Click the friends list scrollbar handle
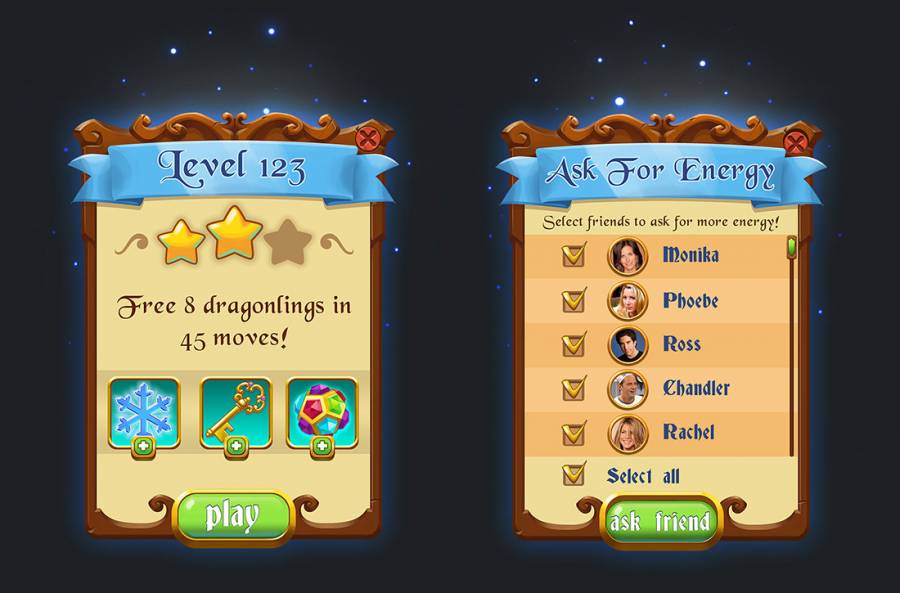The width and height of the screenshot is (900, 593). click(791, 247)
